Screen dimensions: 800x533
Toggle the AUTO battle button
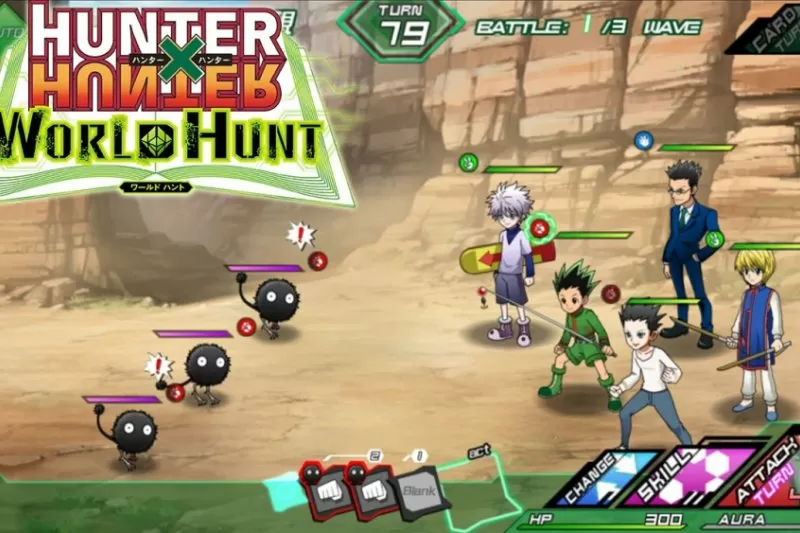tap(12, 31)
